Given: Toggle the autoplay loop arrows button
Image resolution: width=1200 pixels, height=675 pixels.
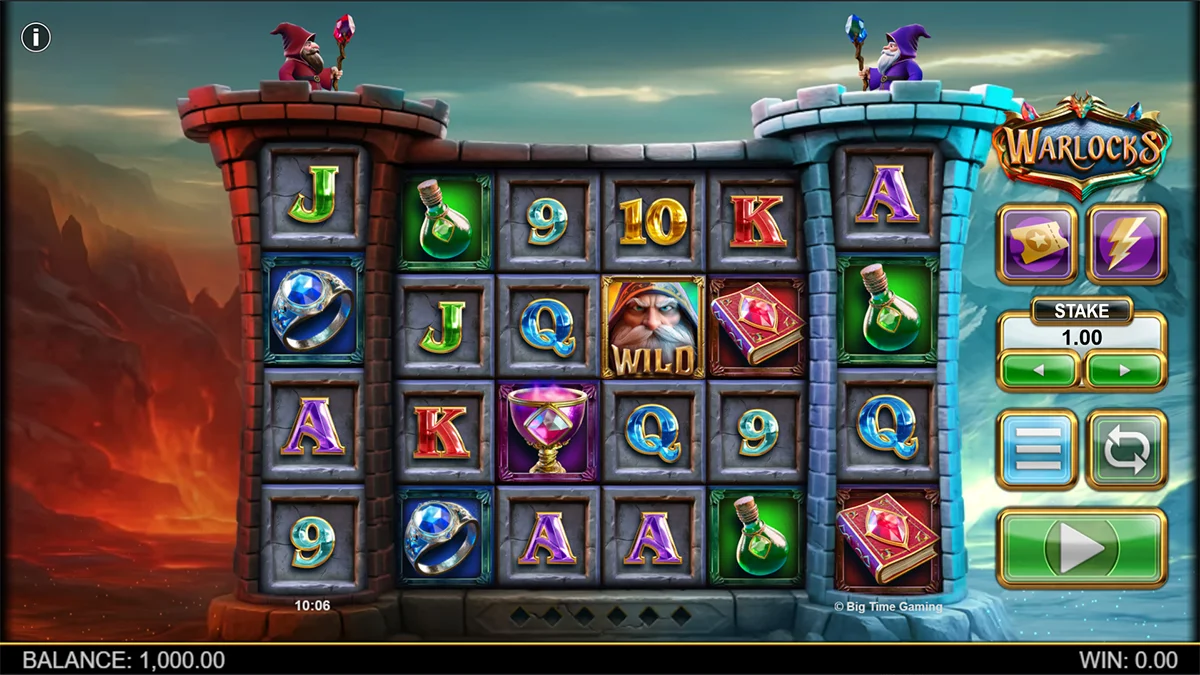Looking at the screenshot, I should click(x=1127, y=449).
